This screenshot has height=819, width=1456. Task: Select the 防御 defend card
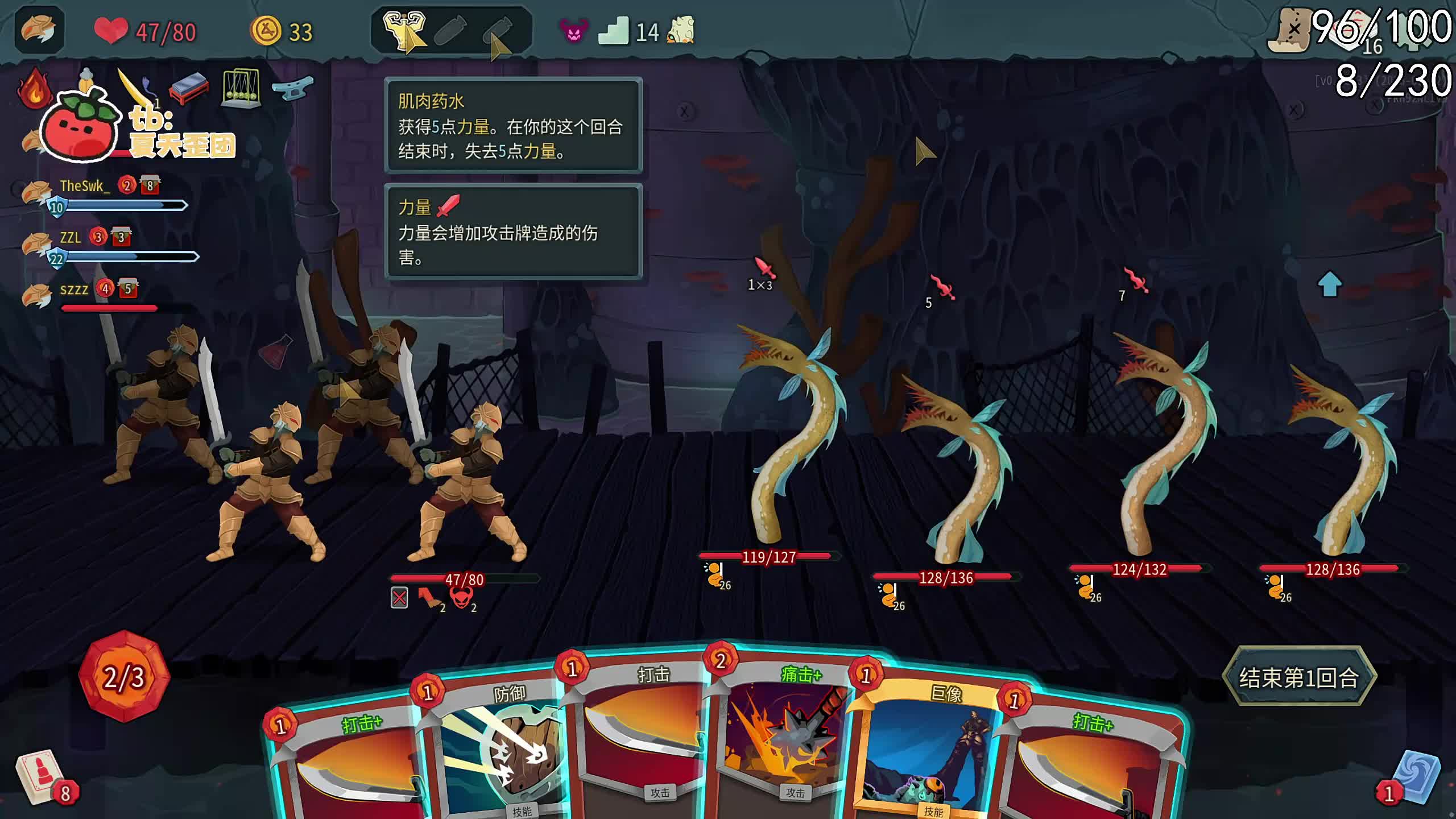click(500, 751)
